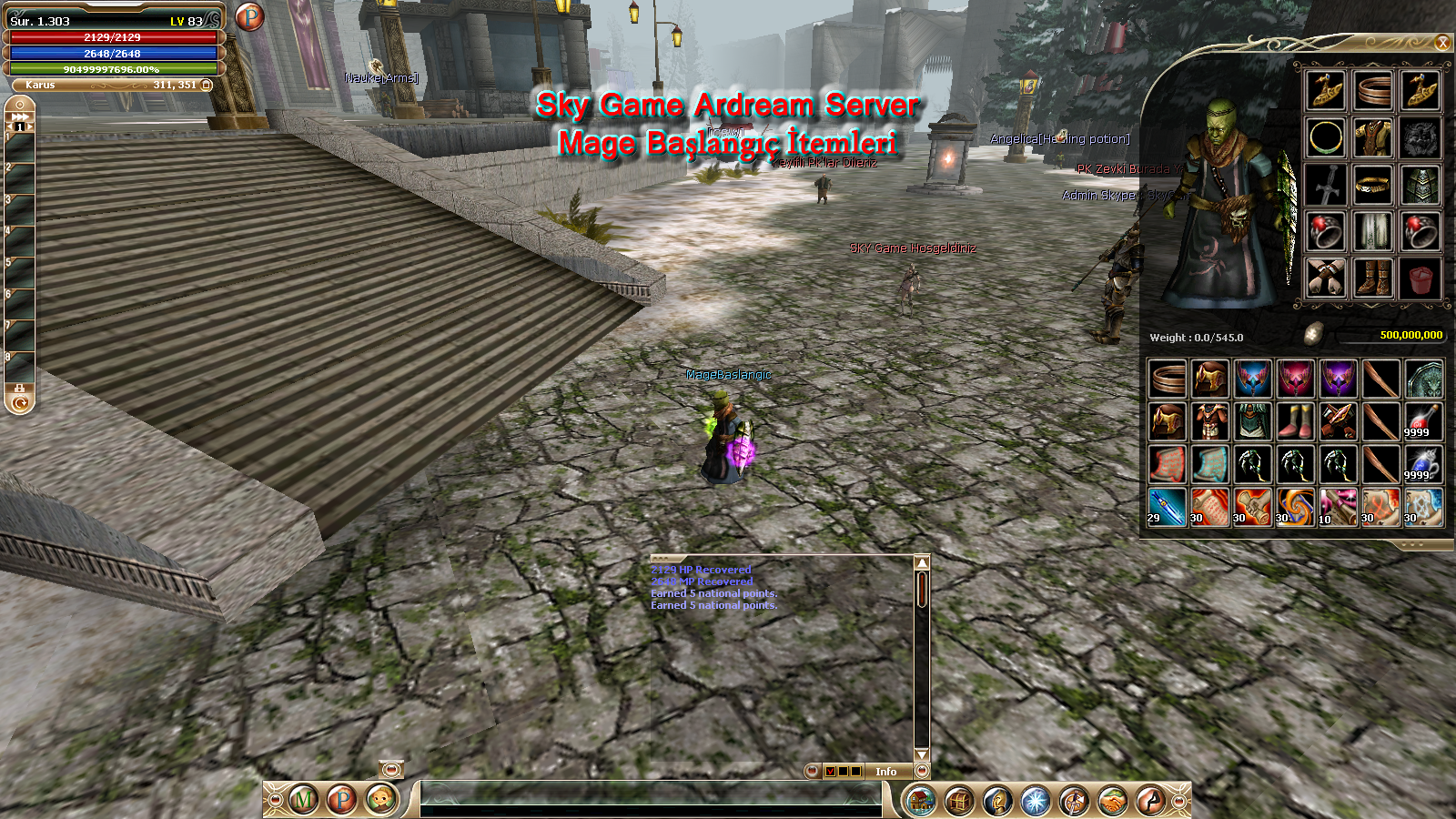Select the equipped gold ring slot
1456x819 pixels.
click(1326, 138)
